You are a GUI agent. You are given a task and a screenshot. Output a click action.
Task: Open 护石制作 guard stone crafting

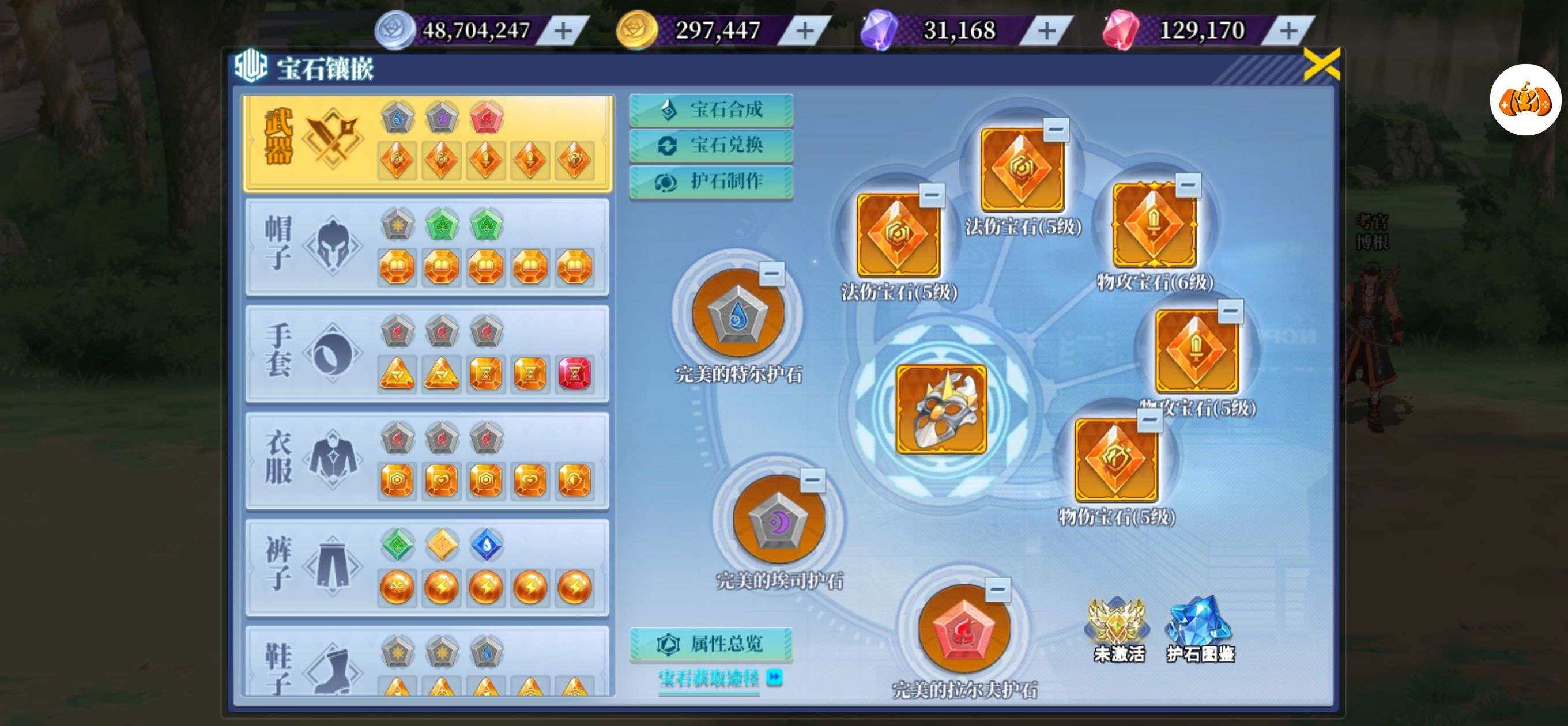point(711,181)
